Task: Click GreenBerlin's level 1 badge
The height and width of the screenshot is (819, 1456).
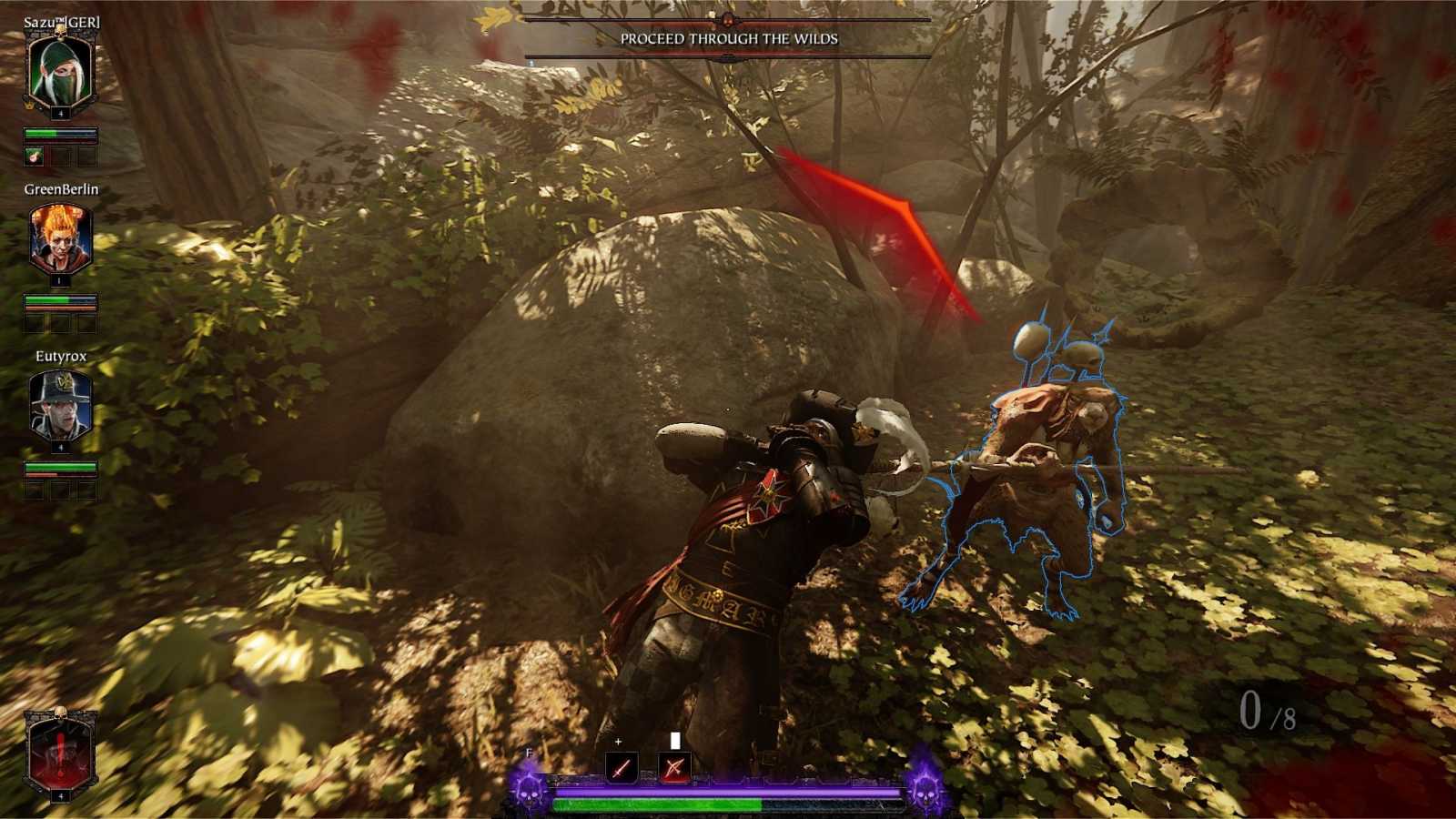Action: tap(59, 279)
